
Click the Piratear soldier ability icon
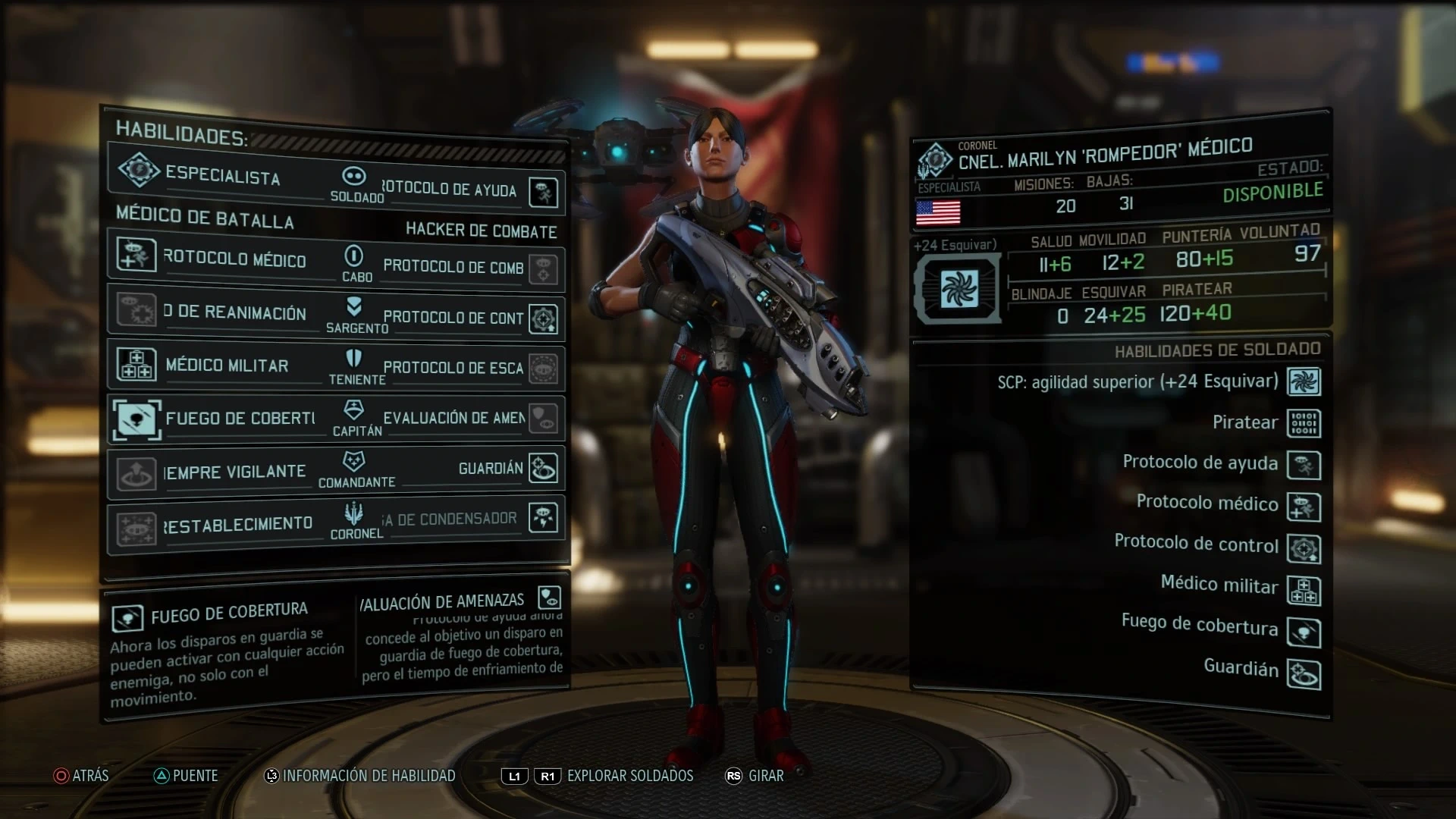point(1304,423)
